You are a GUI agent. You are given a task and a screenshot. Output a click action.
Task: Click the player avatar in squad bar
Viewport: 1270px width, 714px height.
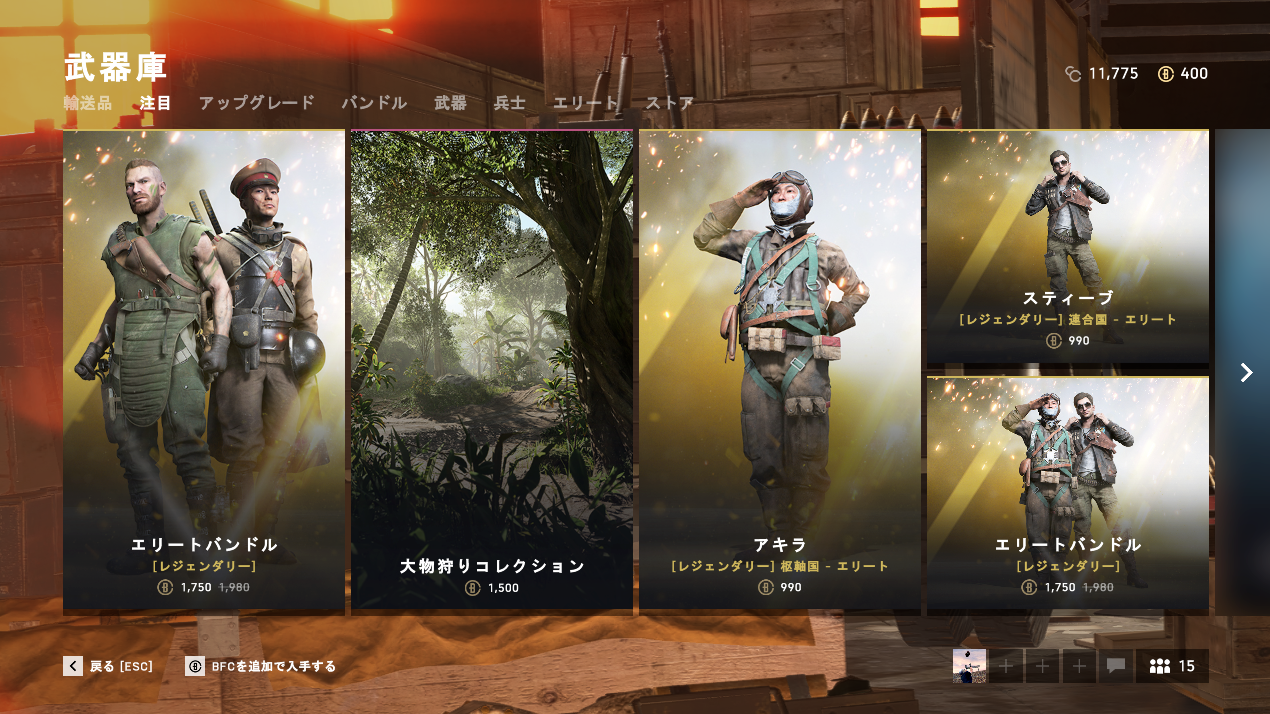[x=969, y=666]
